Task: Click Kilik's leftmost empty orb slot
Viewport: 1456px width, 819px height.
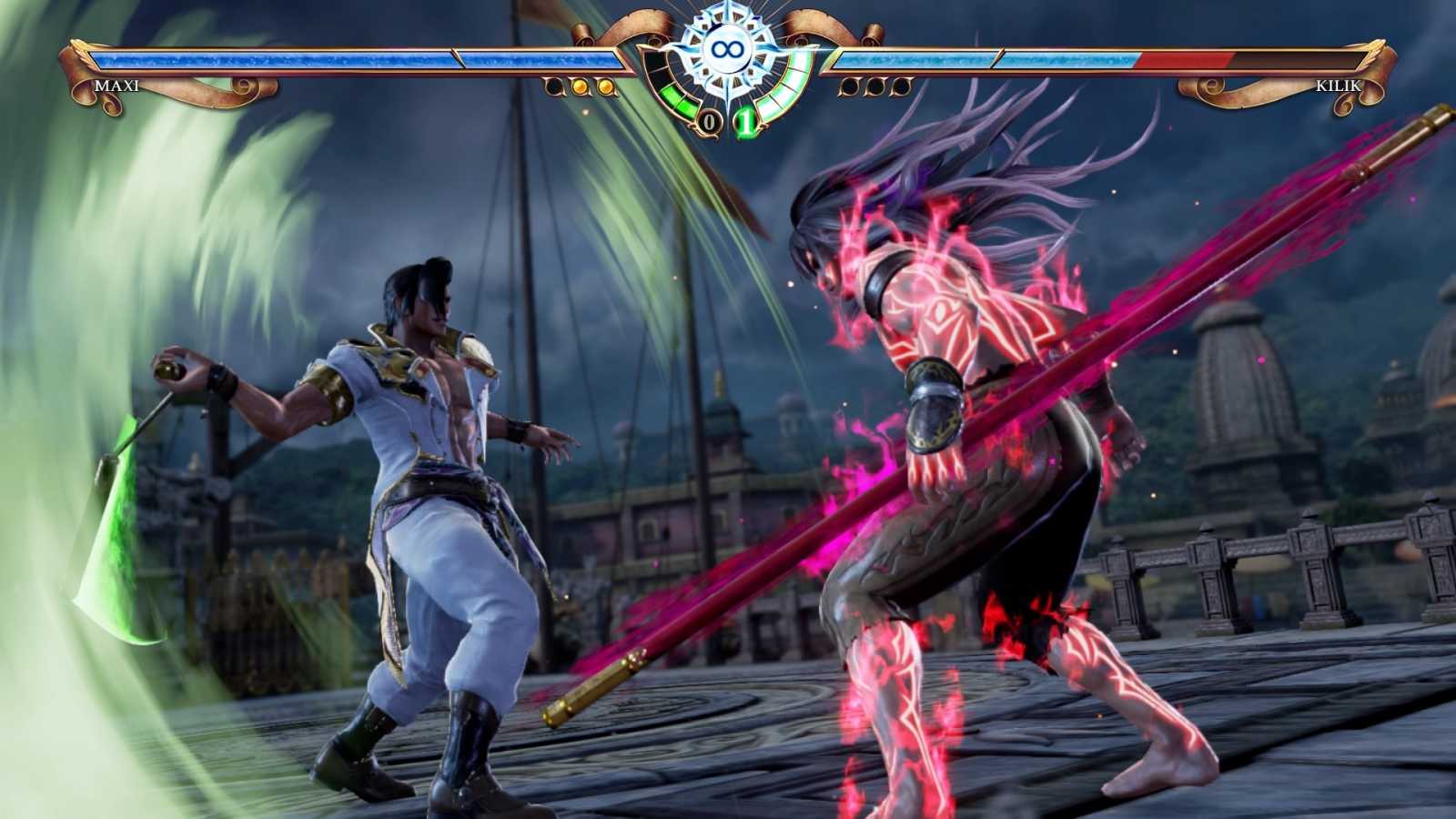Action: tap(850, 86)
